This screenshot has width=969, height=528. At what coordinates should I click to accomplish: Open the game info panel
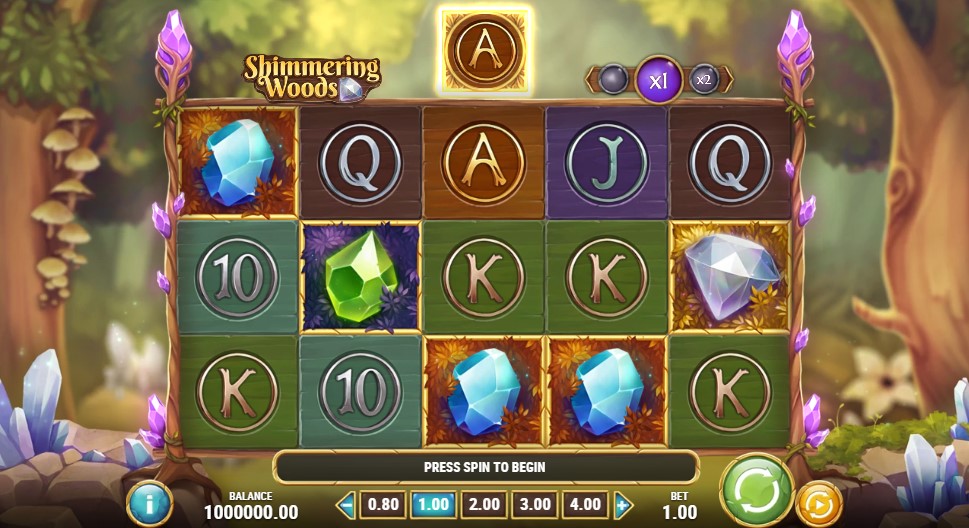click(150, 503)
